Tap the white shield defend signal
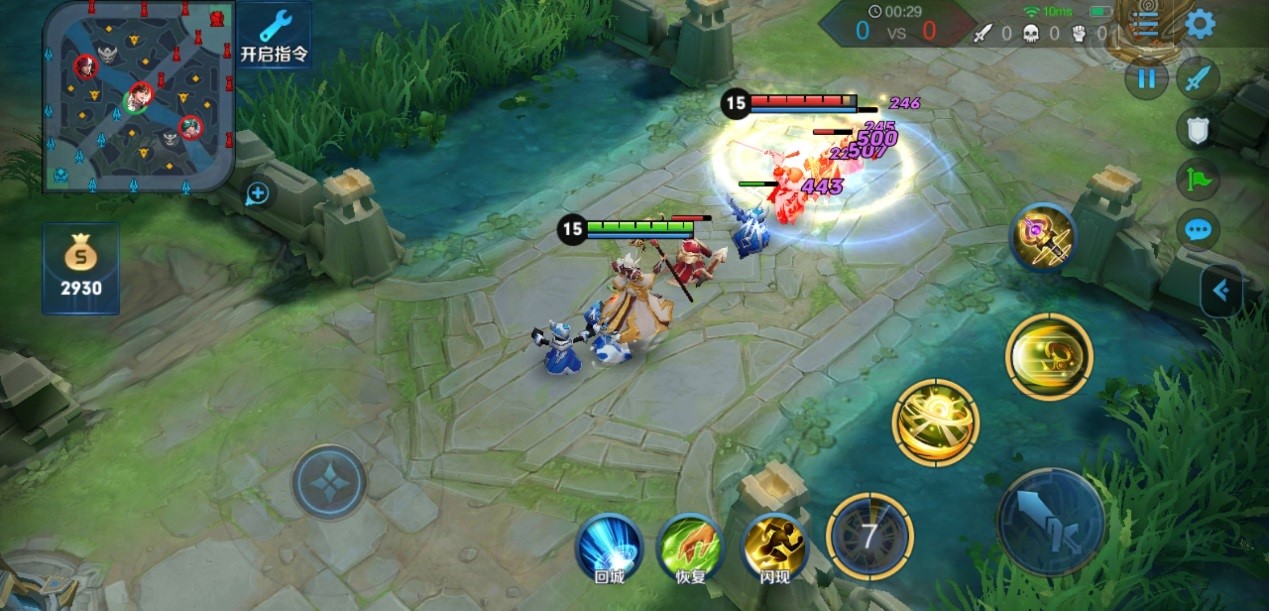The width and height of the screenshot is (1269, 611). click(x=1197, y=129)
